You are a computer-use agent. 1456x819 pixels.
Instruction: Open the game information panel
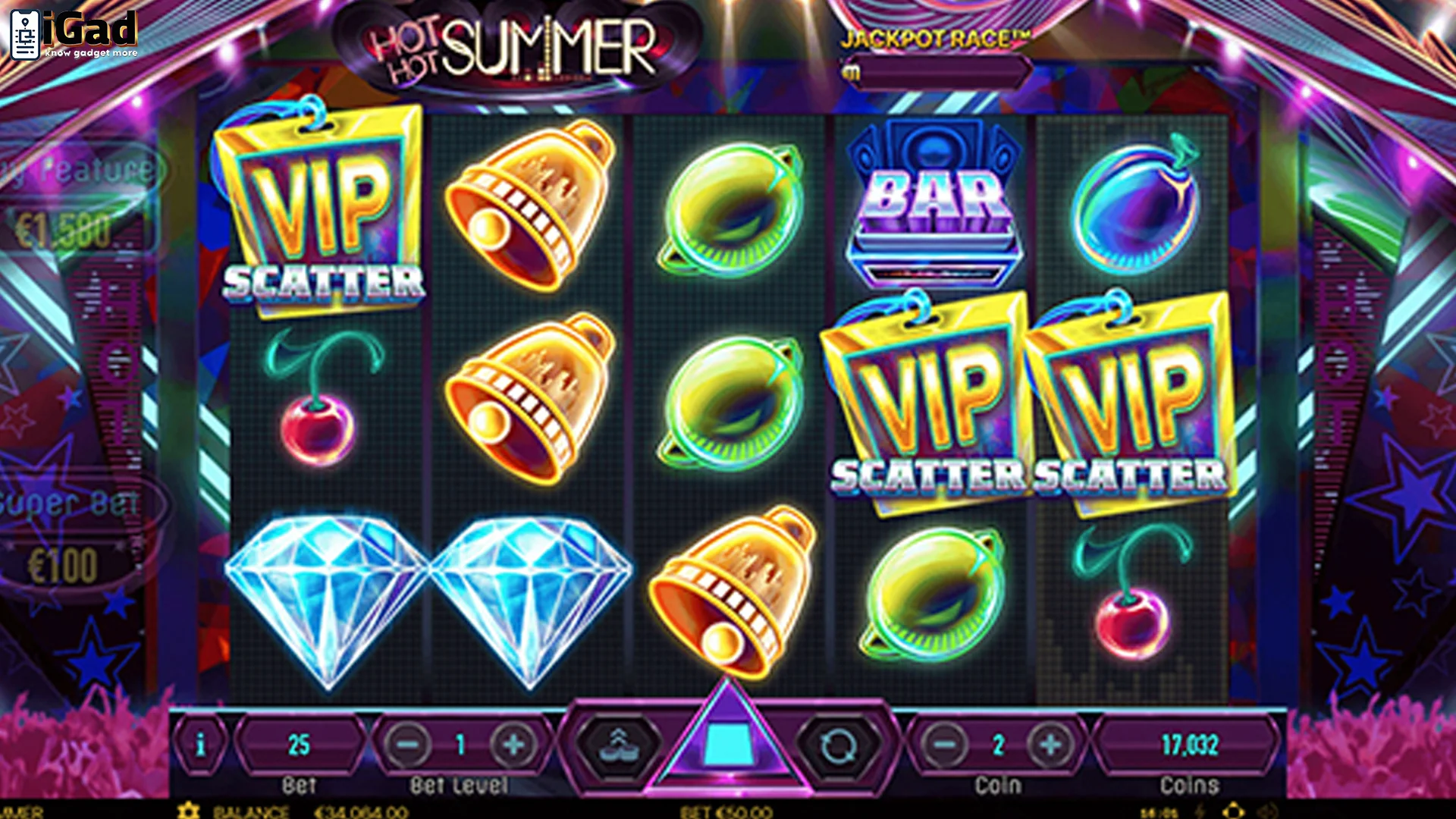[x=200, y=745]
